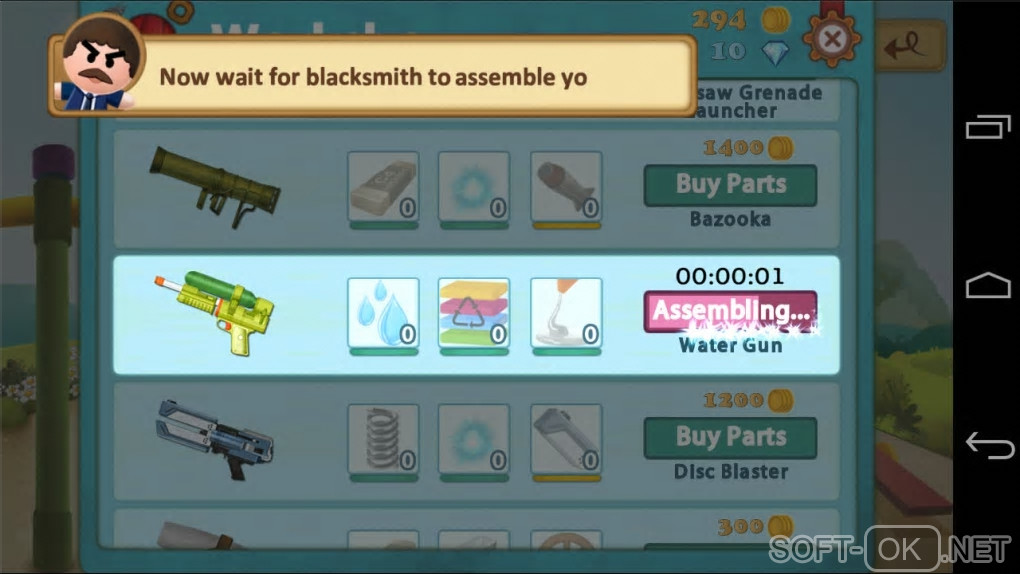The image size is (1020, 574).
Task: Select the Disc Blaster saw blade part
Action: pos(566,438)
